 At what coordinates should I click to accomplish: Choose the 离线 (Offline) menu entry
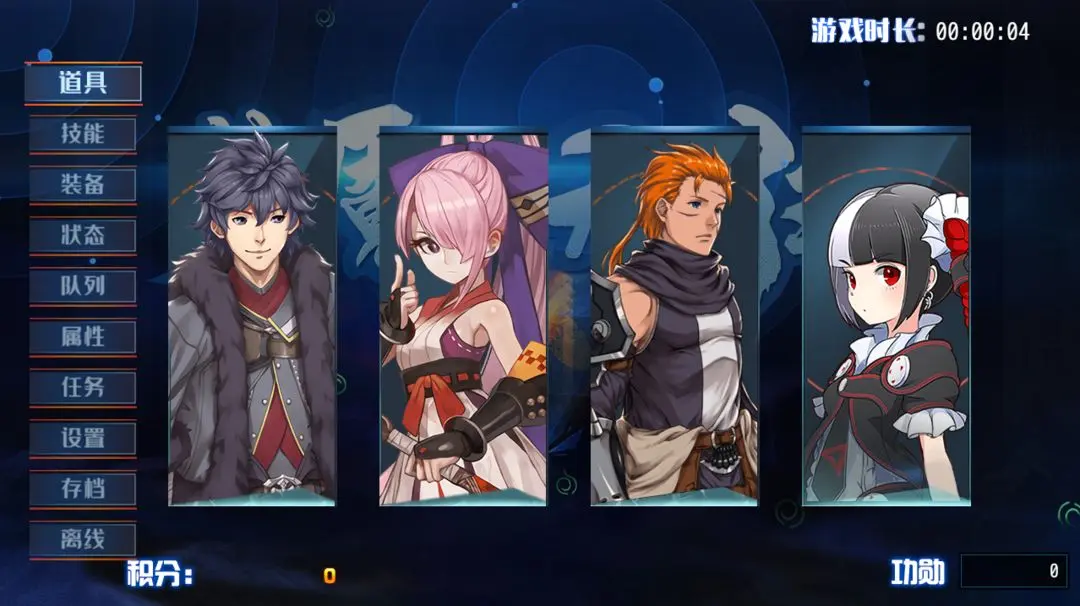(x=83, y=541)
